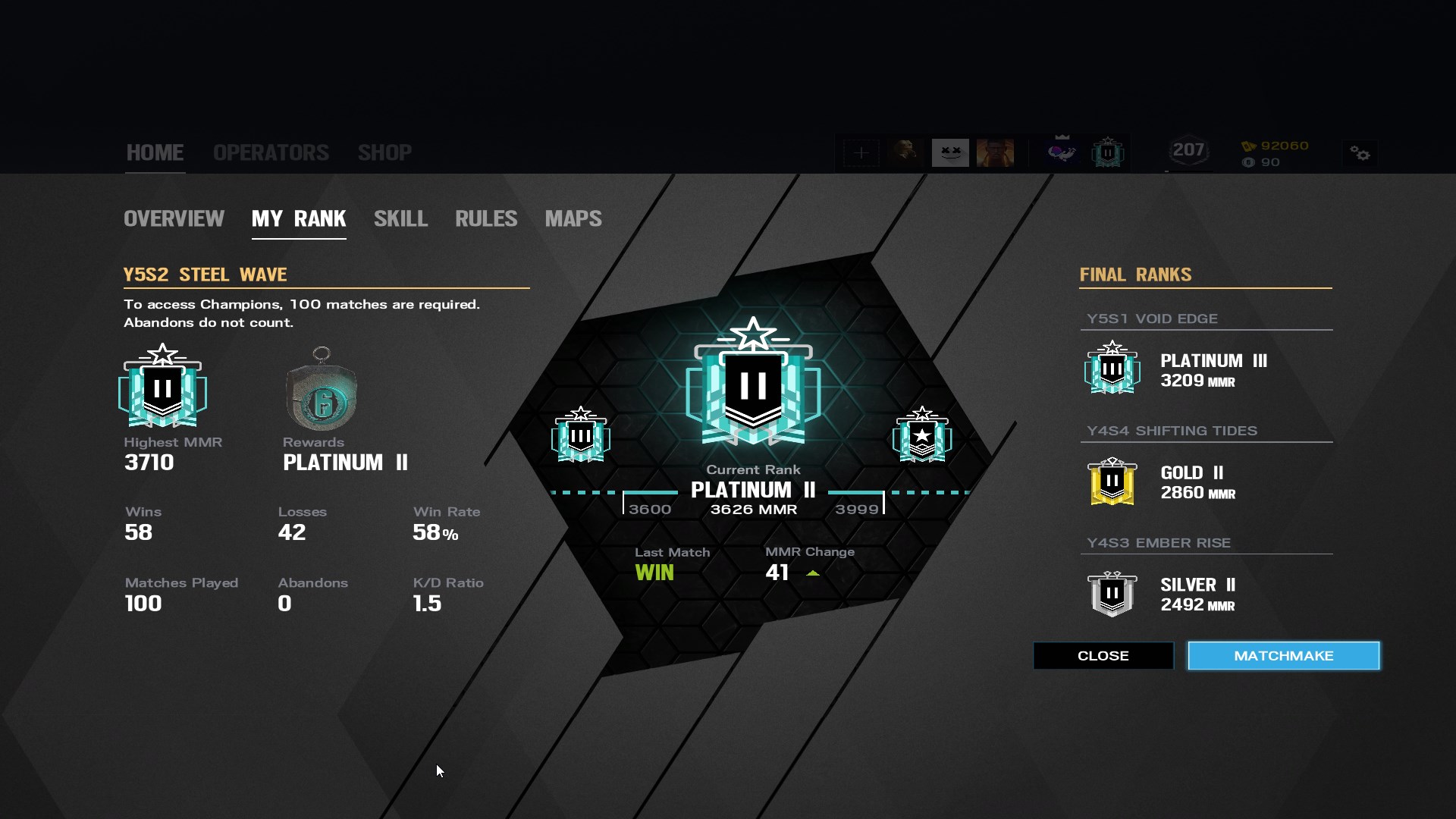The image size is (1456, 819).
Task: Open the gear settings icon
Action: (x=1360, y=153)
